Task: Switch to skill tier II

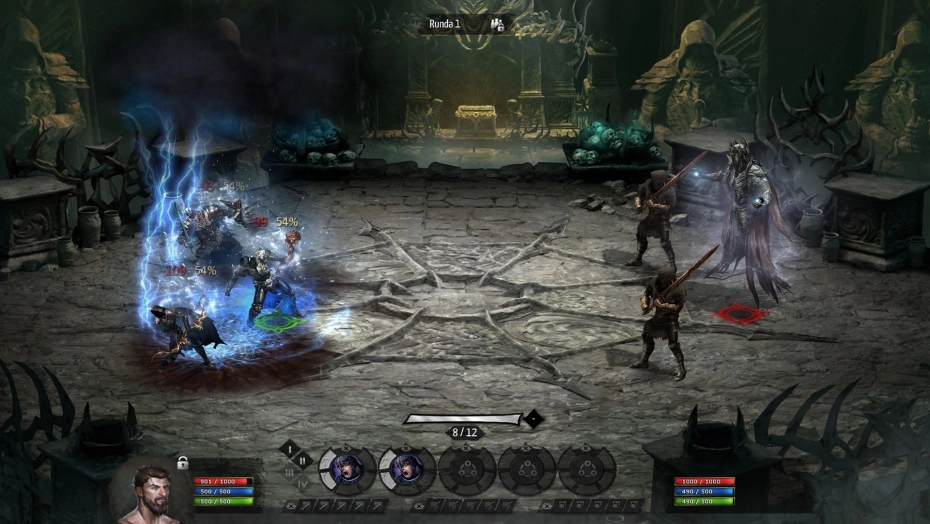Action: (x=303, y=460)
